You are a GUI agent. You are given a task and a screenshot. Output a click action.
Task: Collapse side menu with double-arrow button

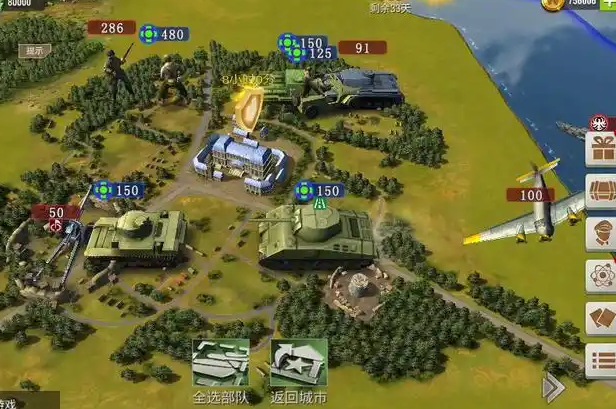coord(553,387)
